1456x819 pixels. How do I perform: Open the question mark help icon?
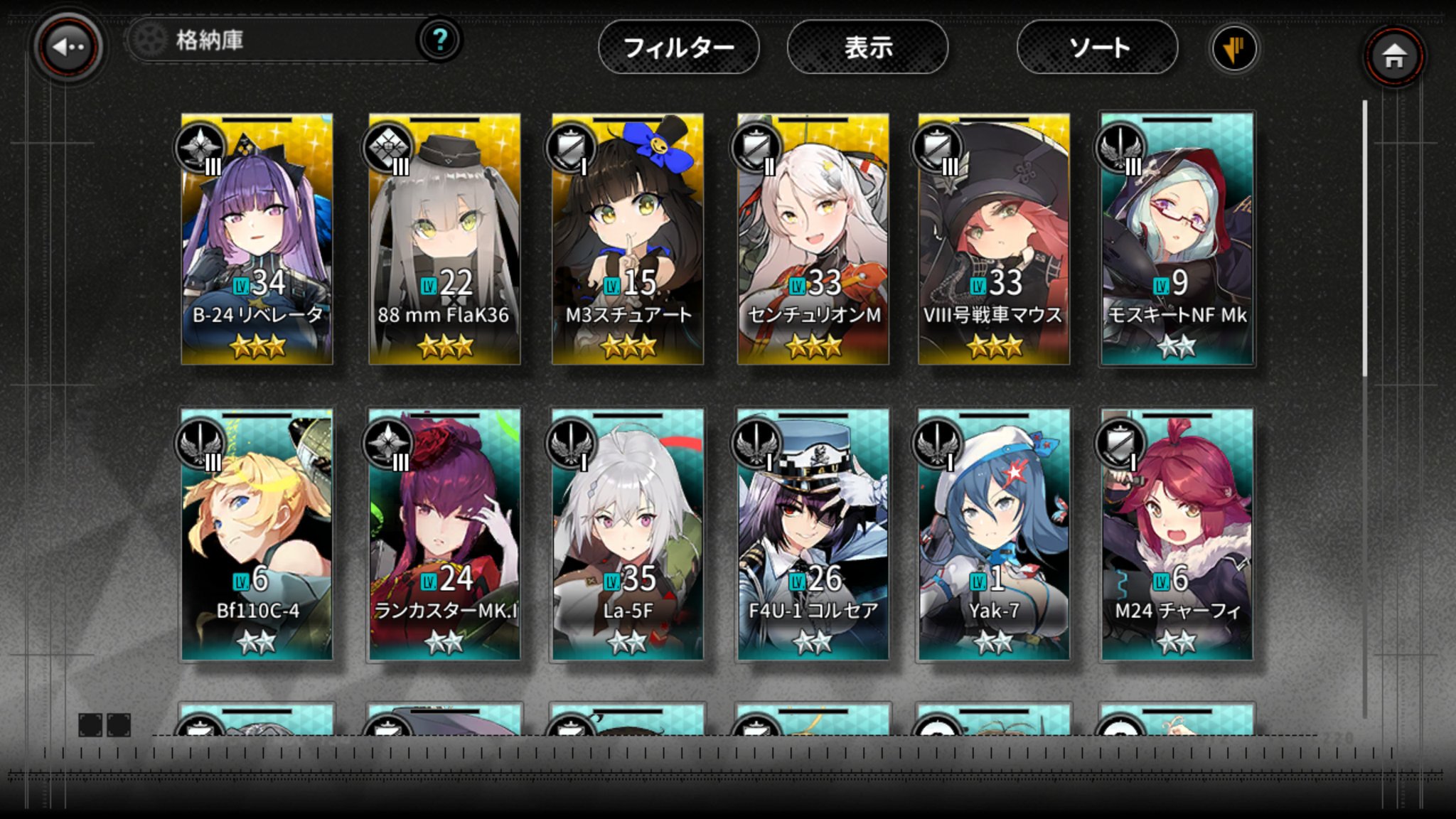(439, 40)
